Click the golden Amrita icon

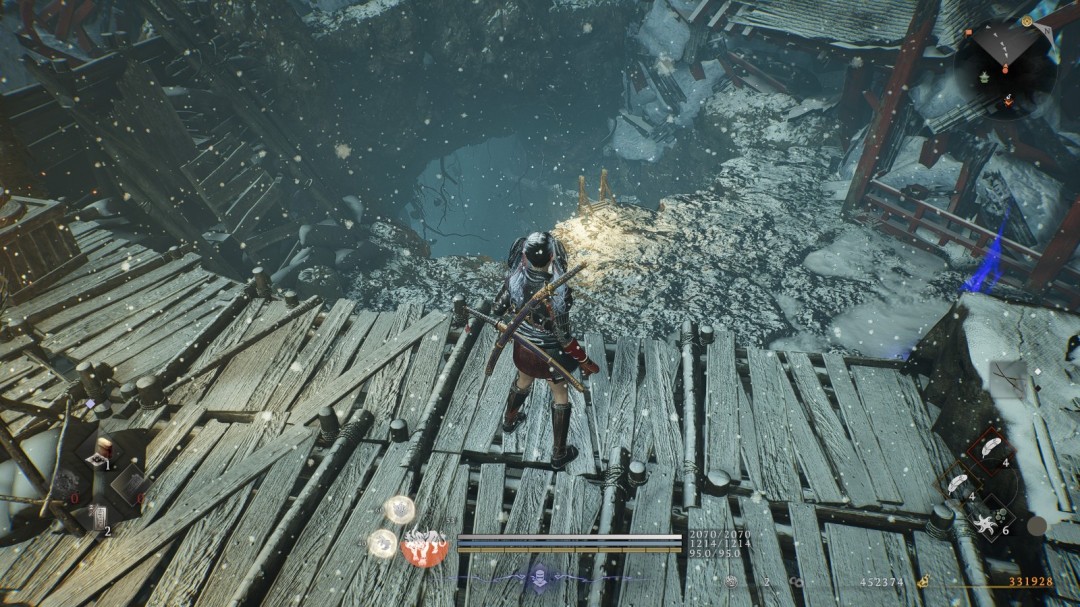point(926,581)
